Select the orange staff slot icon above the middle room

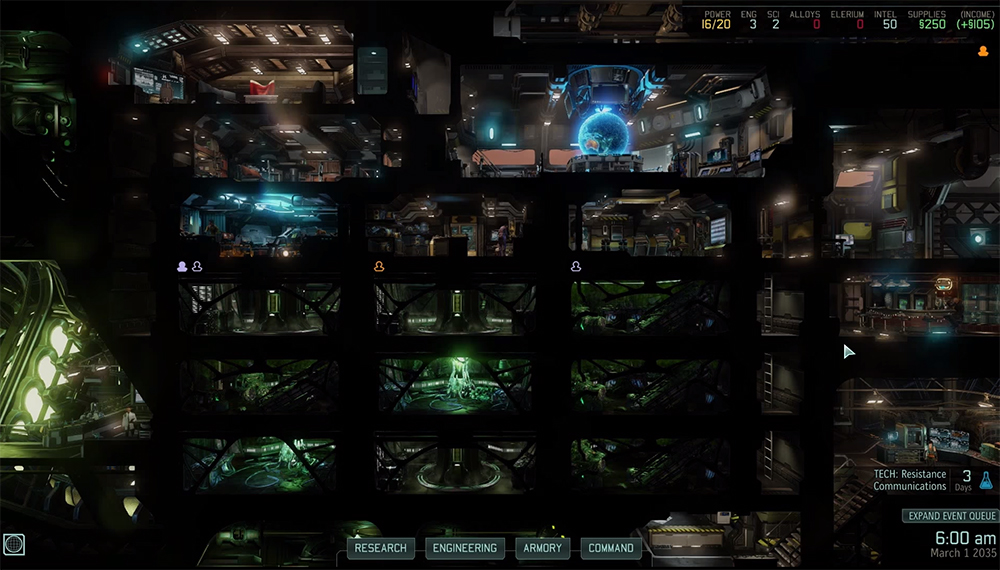click(x=379, y=267)
